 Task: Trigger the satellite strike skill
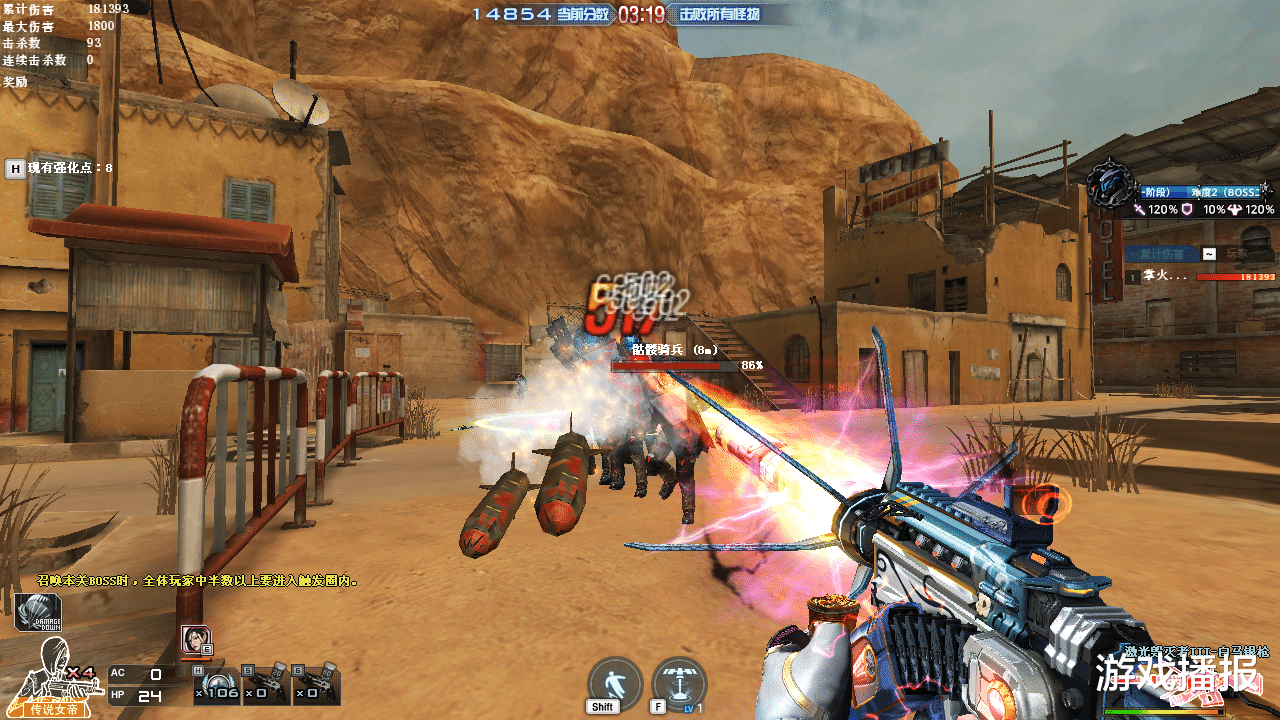point(679,682)
